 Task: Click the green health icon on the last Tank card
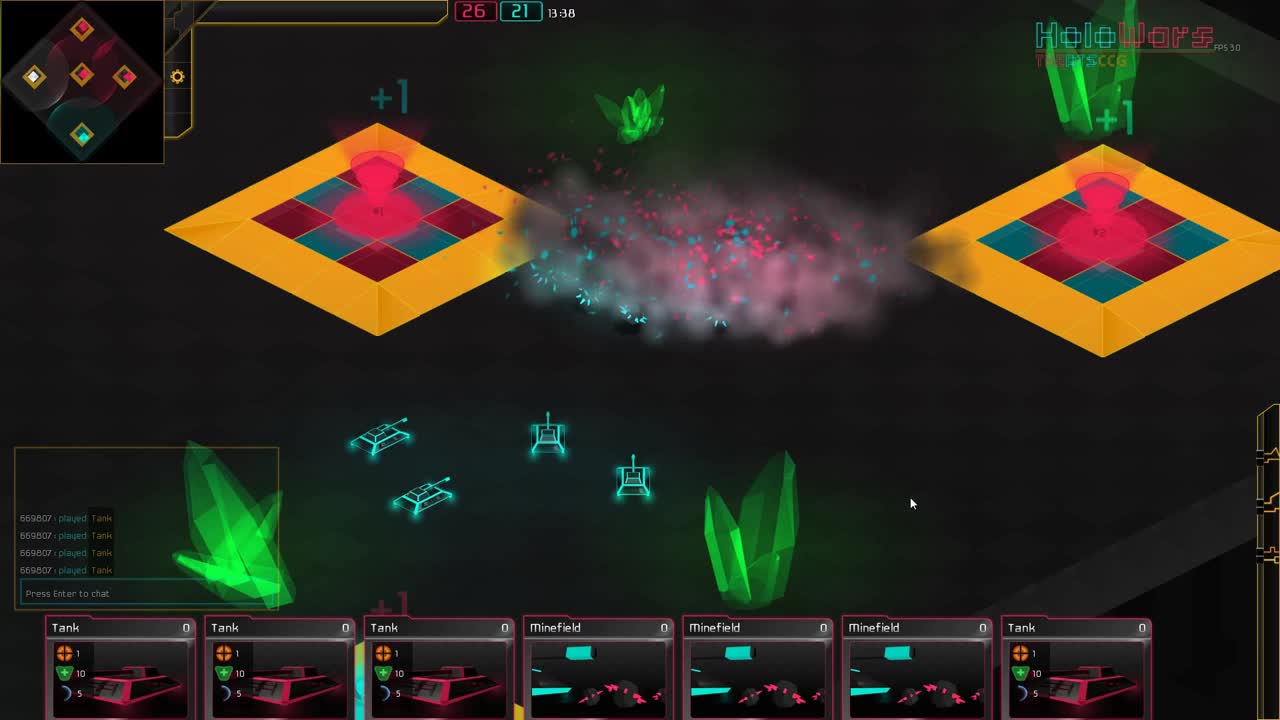tap(1020, 673)
